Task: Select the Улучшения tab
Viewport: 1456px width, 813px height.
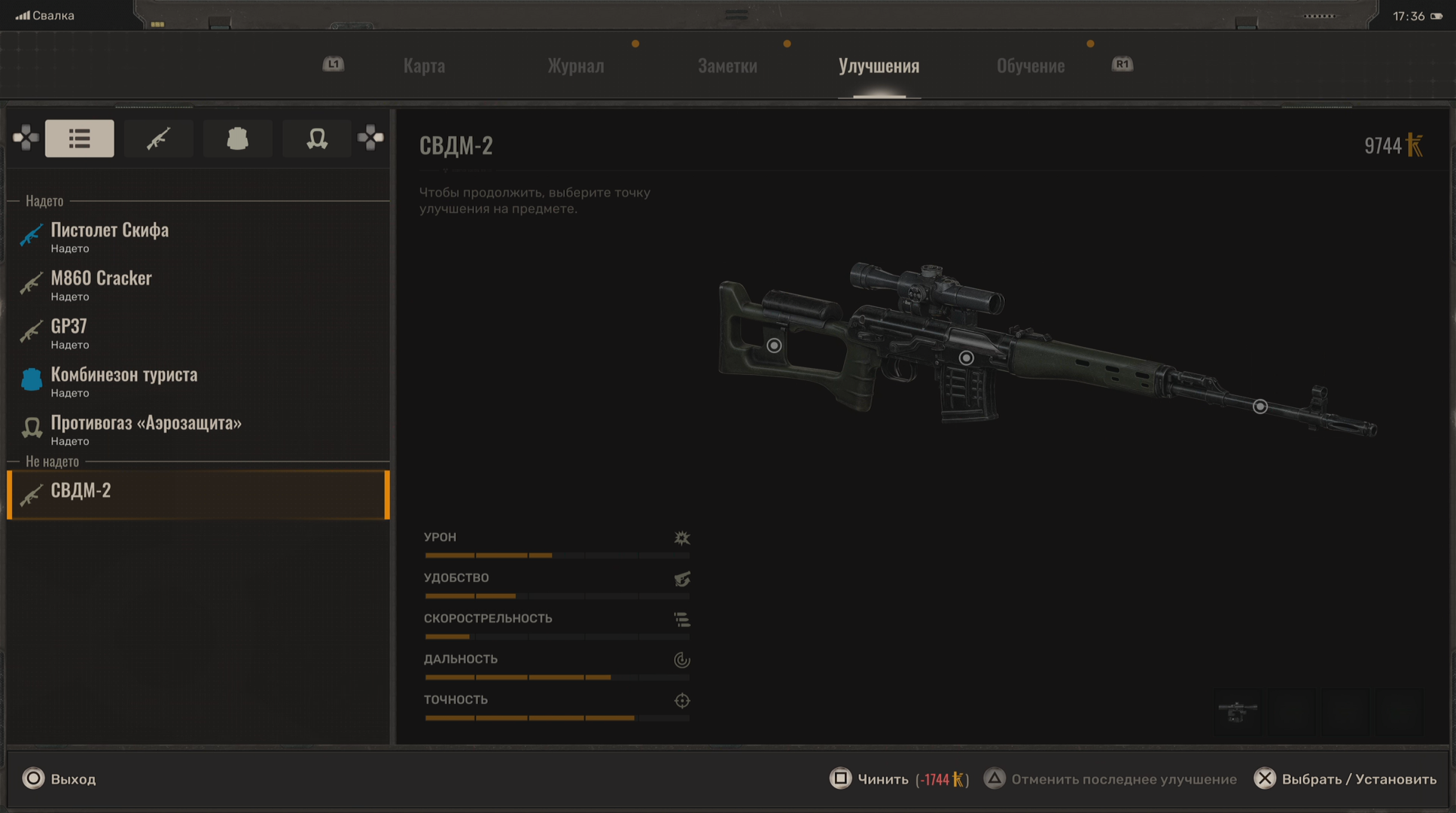Action: point(879,66)
